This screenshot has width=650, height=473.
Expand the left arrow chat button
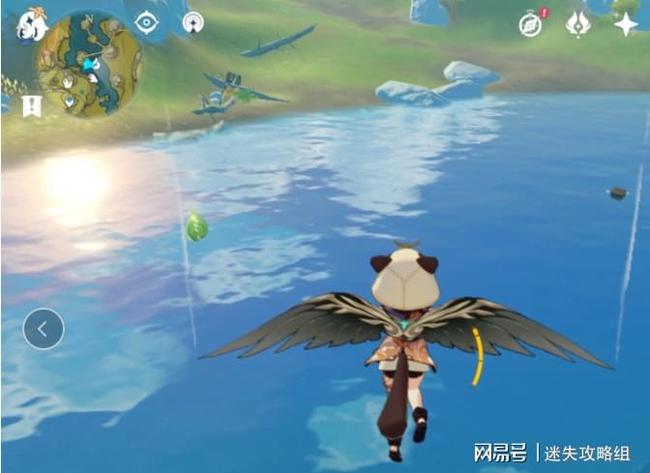(43, 328)
